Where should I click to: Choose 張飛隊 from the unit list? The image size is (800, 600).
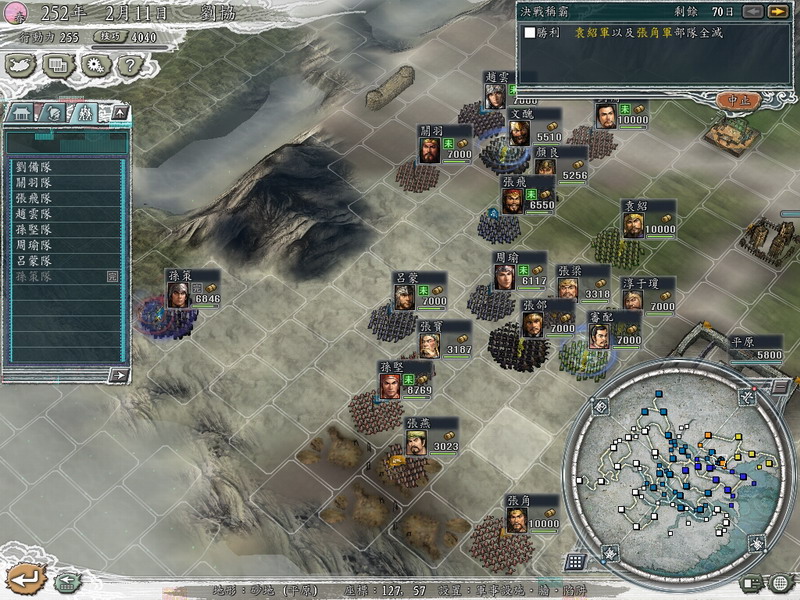pos(35,199)
